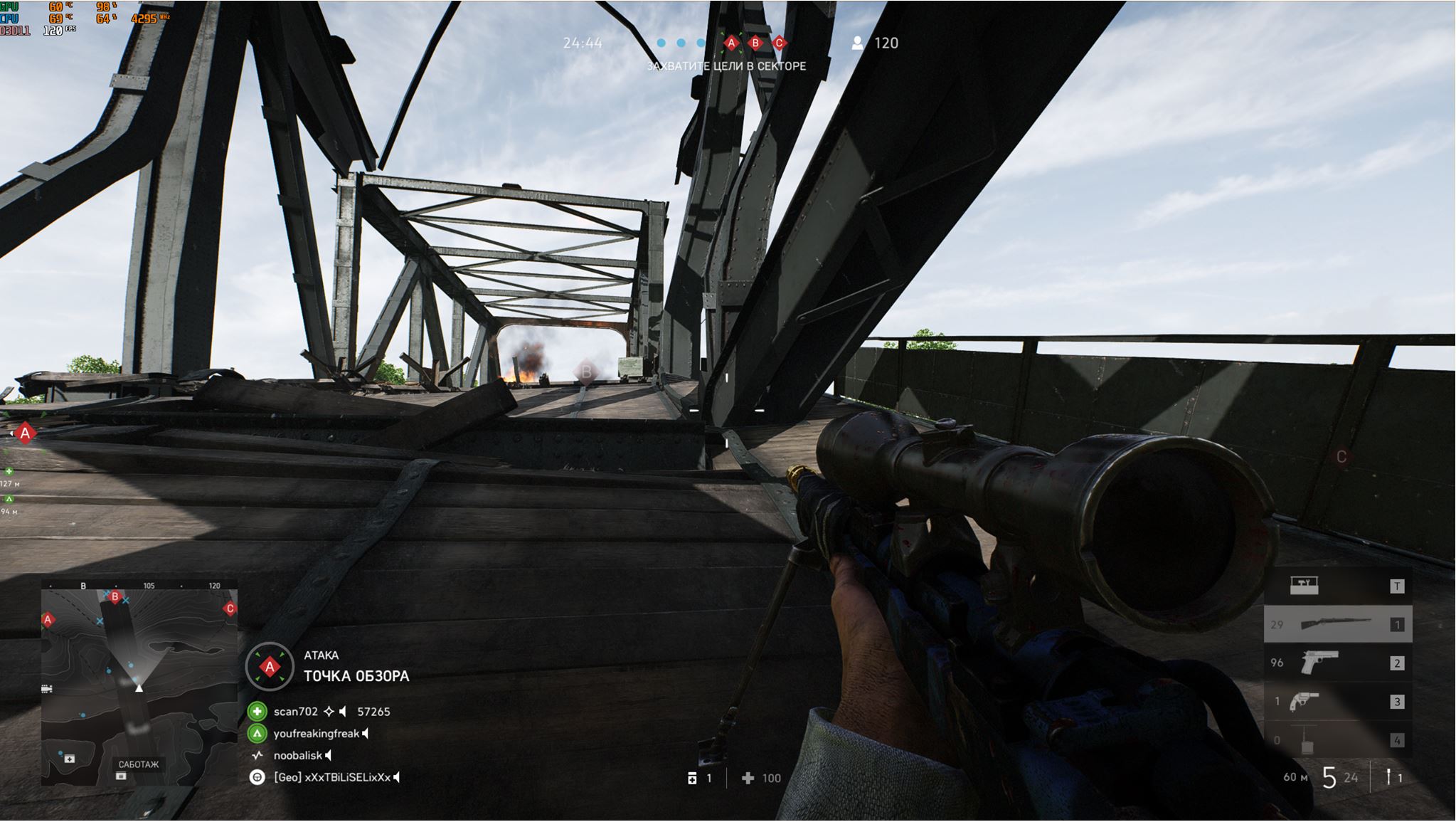
Task: Select squadmate youfreakingfreak in the squad list
Action: pyautogui.click(x=316, y=734)
